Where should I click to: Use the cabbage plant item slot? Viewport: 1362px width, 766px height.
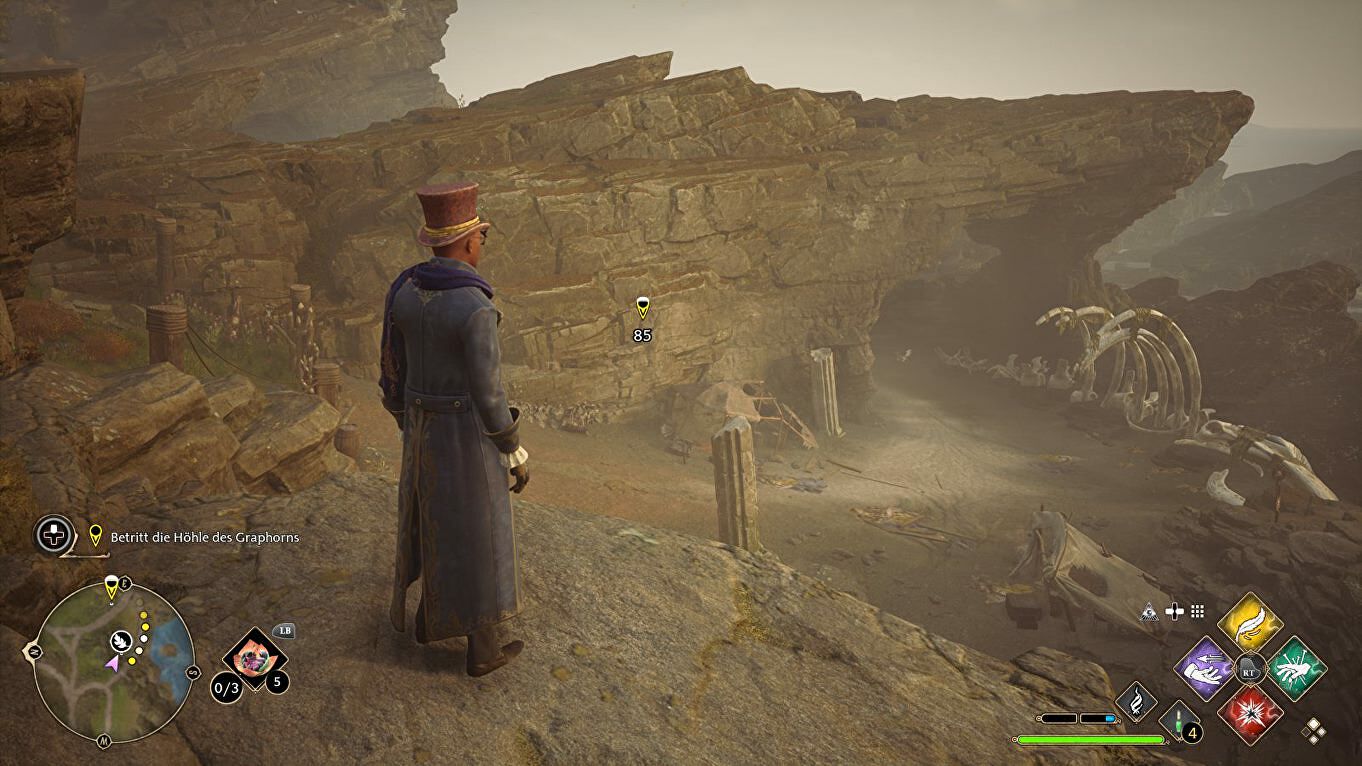[x=255, y=658]
